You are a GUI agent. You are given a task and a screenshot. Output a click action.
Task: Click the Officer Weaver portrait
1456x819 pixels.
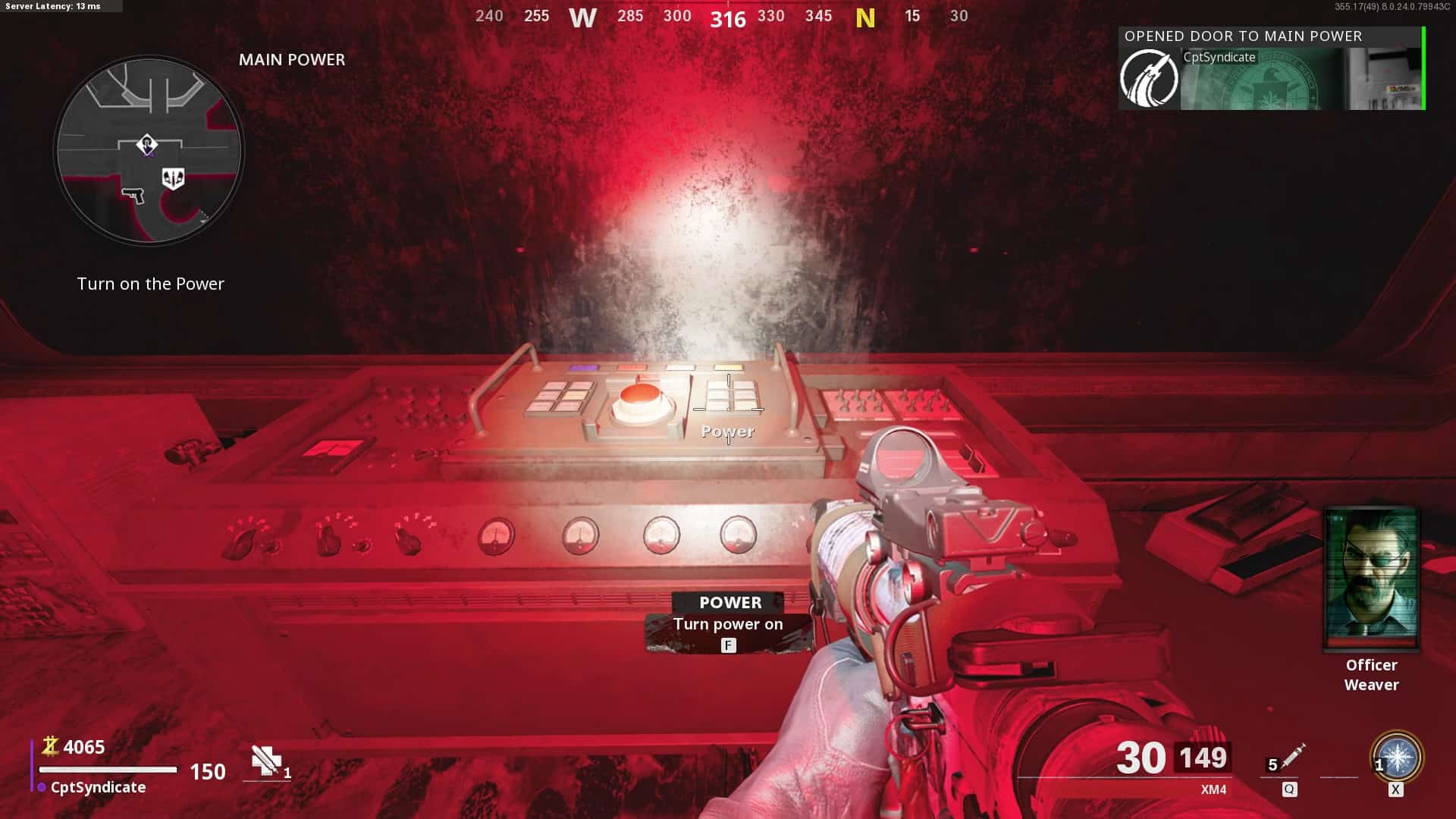1371,579
